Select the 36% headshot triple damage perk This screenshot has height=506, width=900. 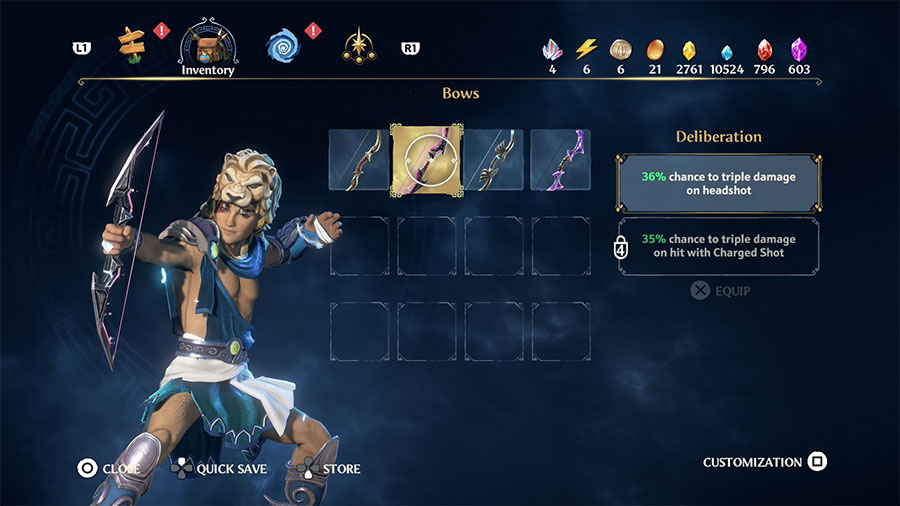[719, 183]
